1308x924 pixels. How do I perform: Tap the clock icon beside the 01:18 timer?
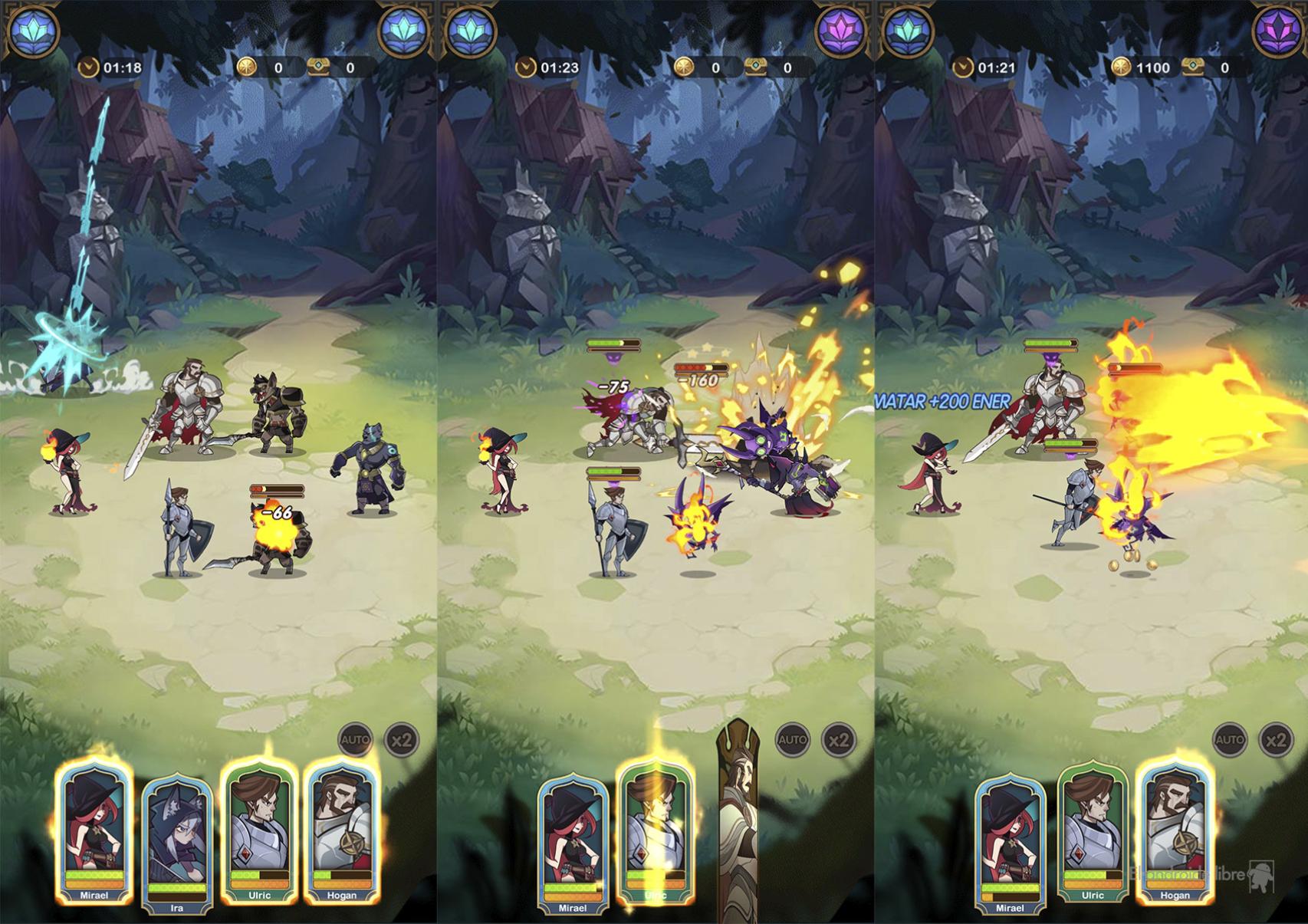point(88,67)
